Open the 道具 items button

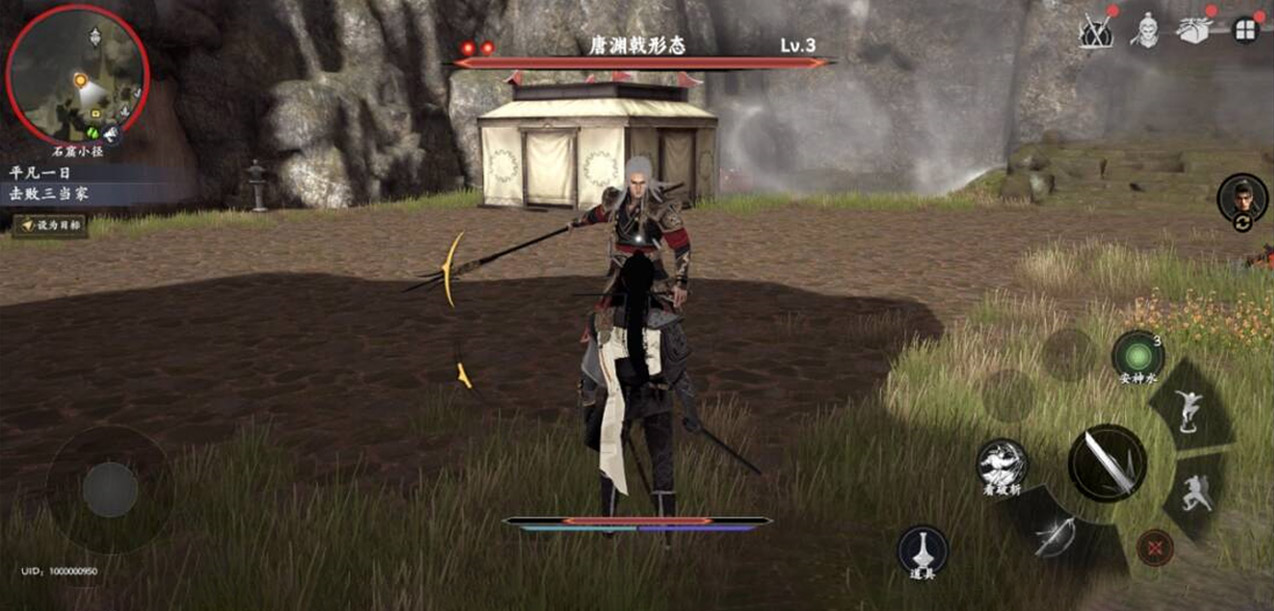click(922, 551)
